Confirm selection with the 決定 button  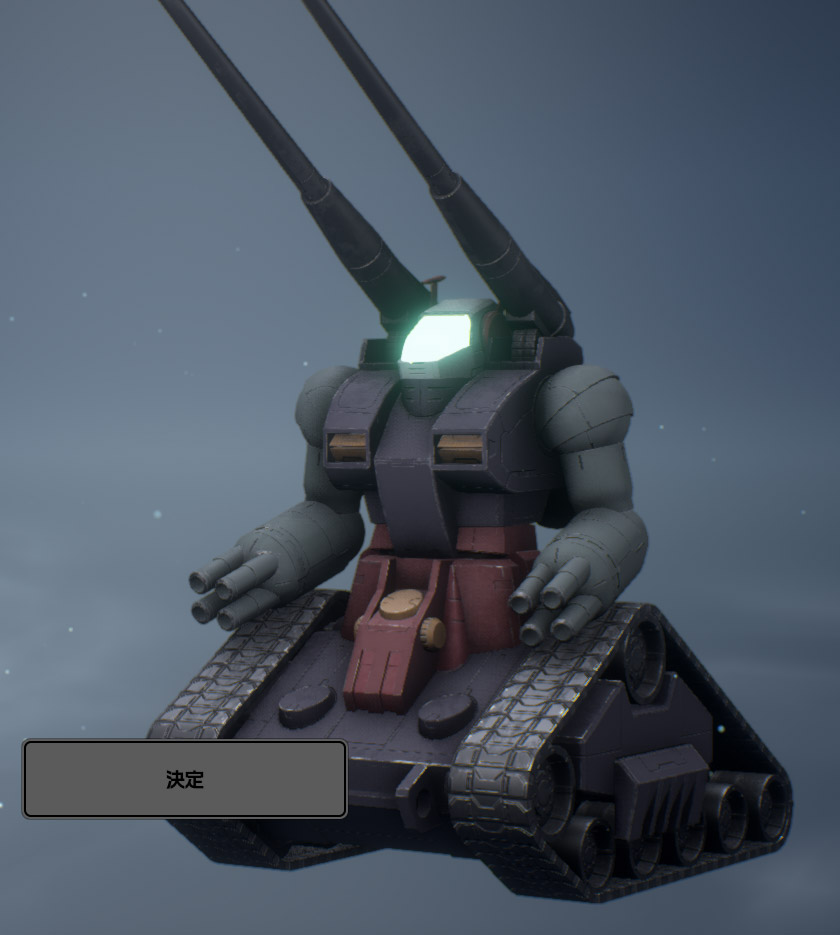pyautogui.click(x=185, y=779)
